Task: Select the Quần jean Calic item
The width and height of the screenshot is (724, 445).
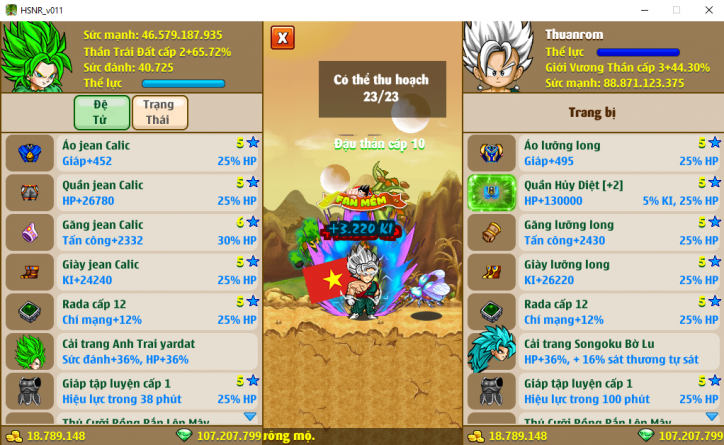Action: tap(131, 192)
